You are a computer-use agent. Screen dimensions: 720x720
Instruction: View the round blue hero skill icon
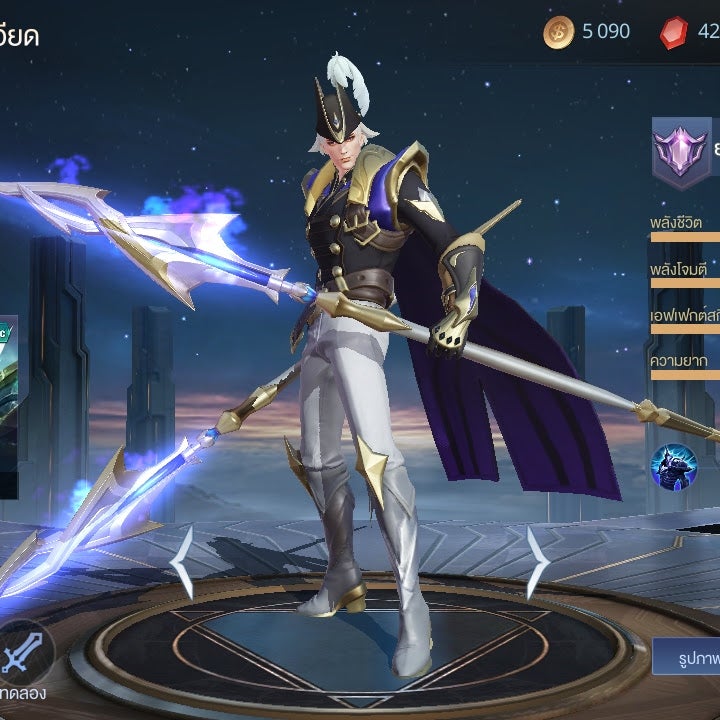(674, 466)
